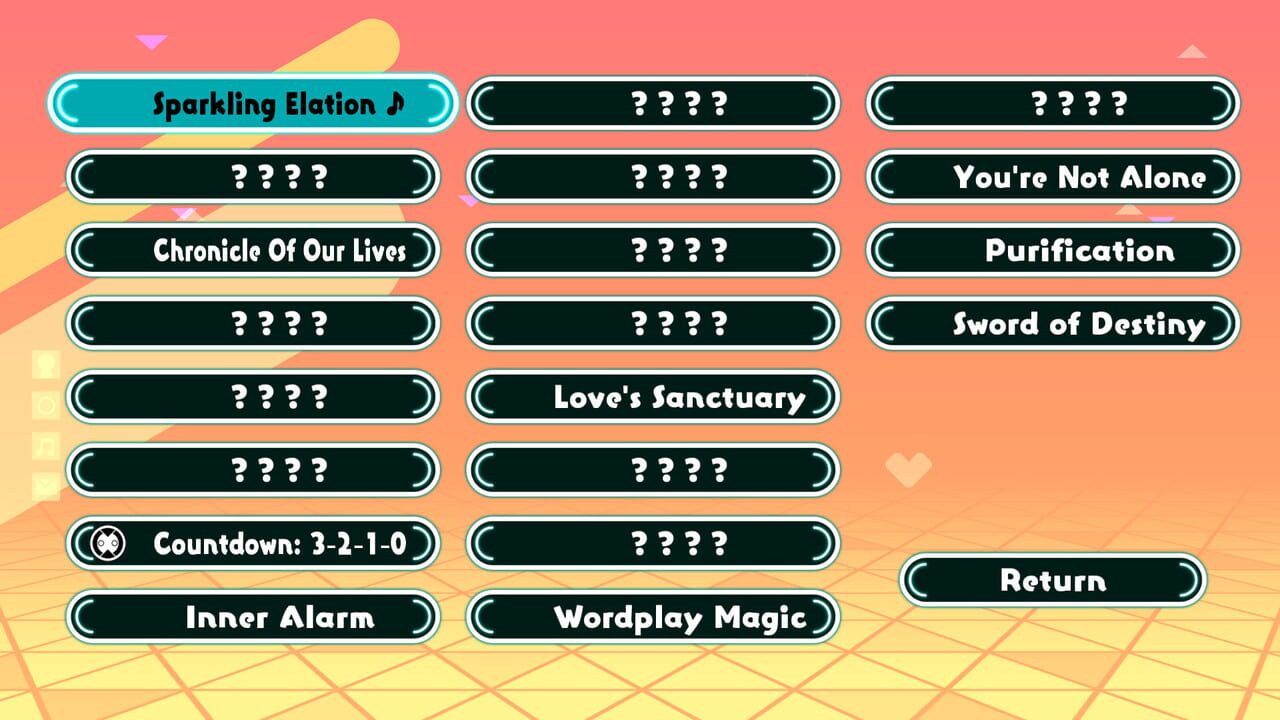Click the Return button
The image size is (1280, 720).
pos(1052,580)
